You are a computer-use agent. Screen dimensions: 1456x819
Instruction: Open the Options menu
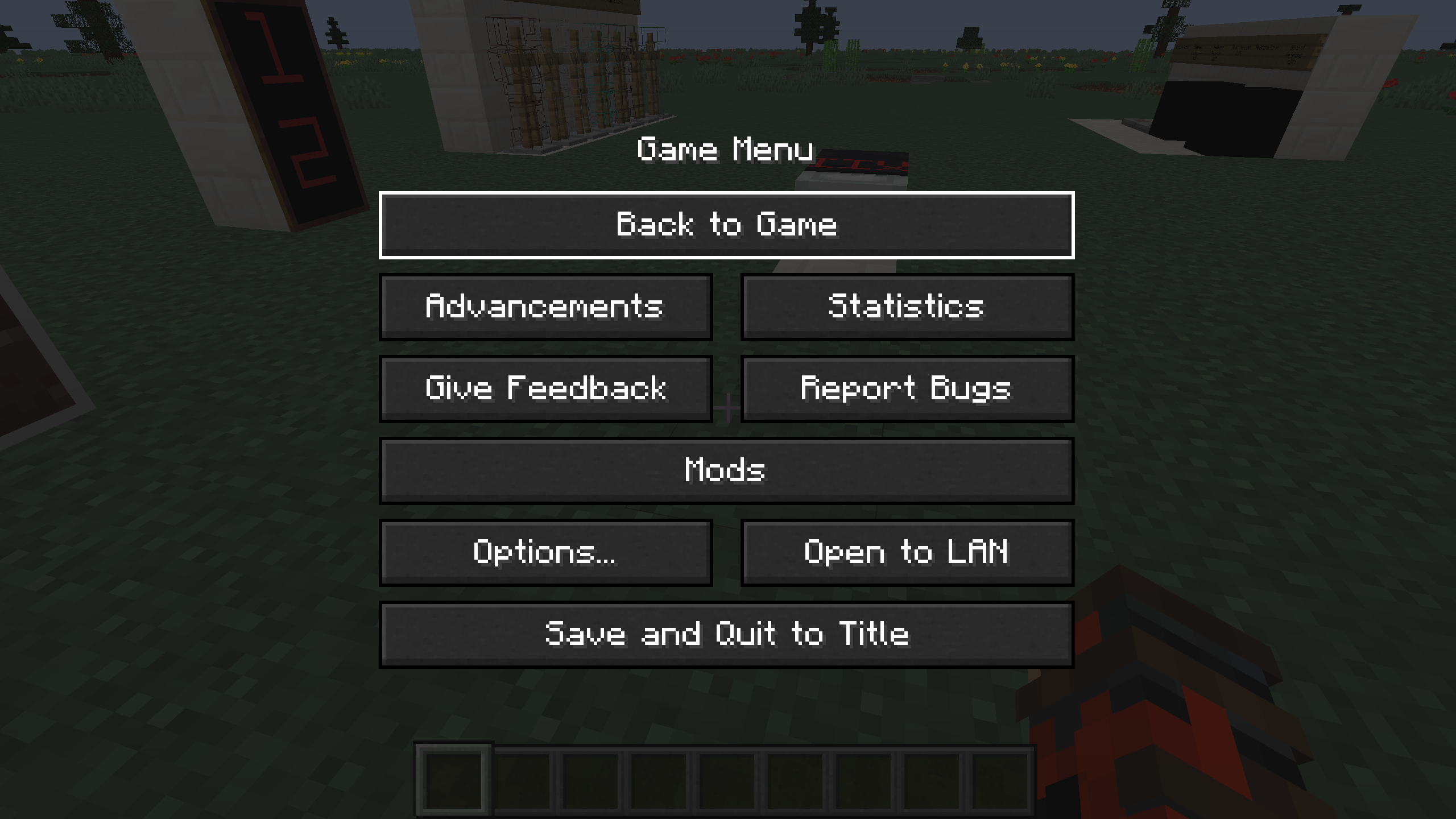click(x=545, y=551)
